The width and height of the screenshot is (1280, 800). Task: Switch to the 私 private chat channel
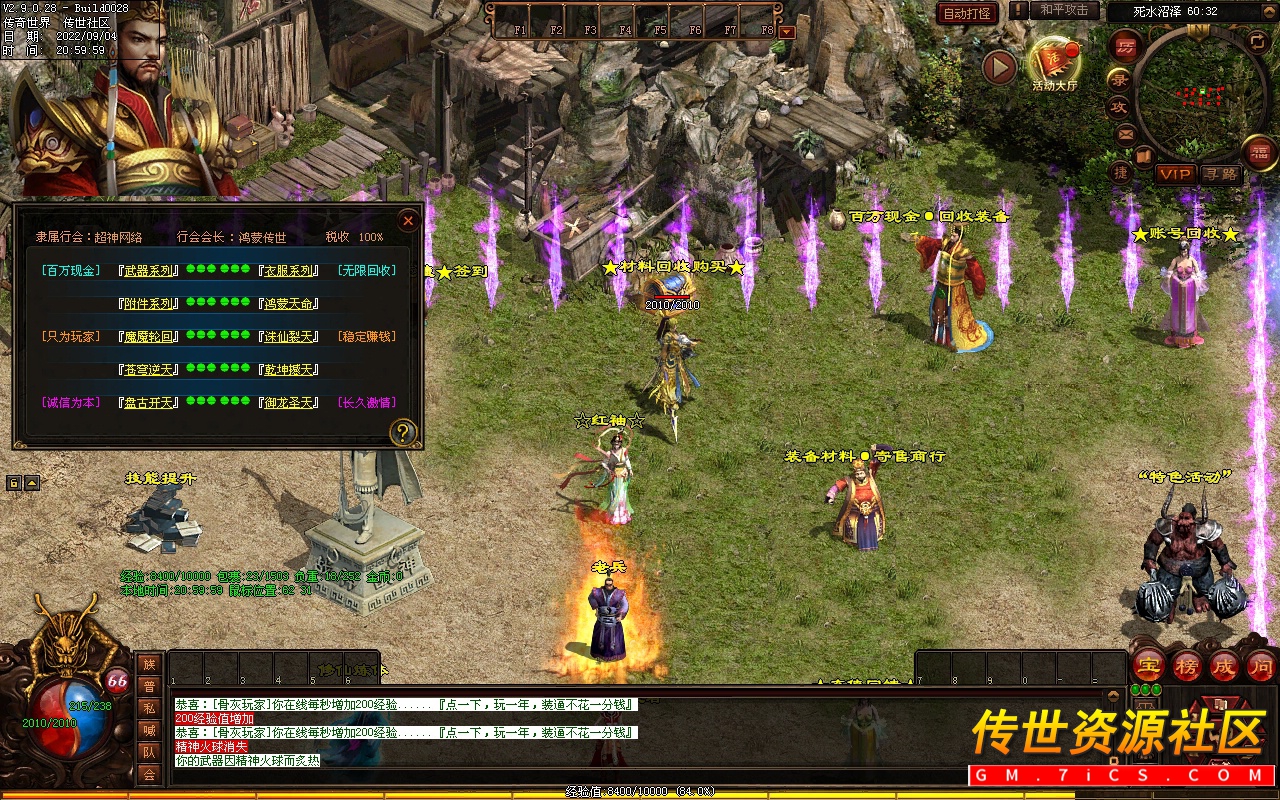(149, 709)
